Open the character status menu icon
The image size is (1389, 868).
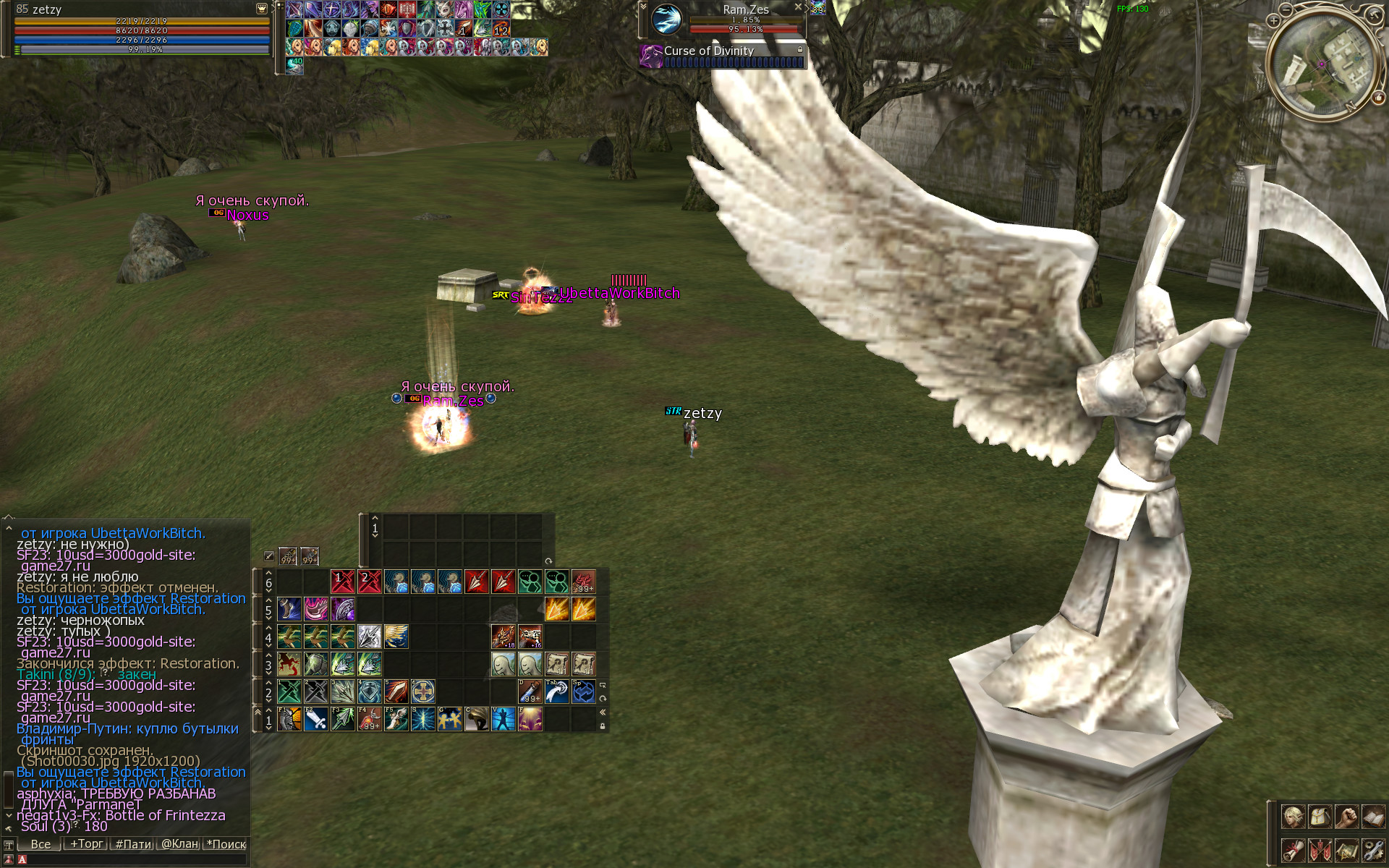(1293, 817)
